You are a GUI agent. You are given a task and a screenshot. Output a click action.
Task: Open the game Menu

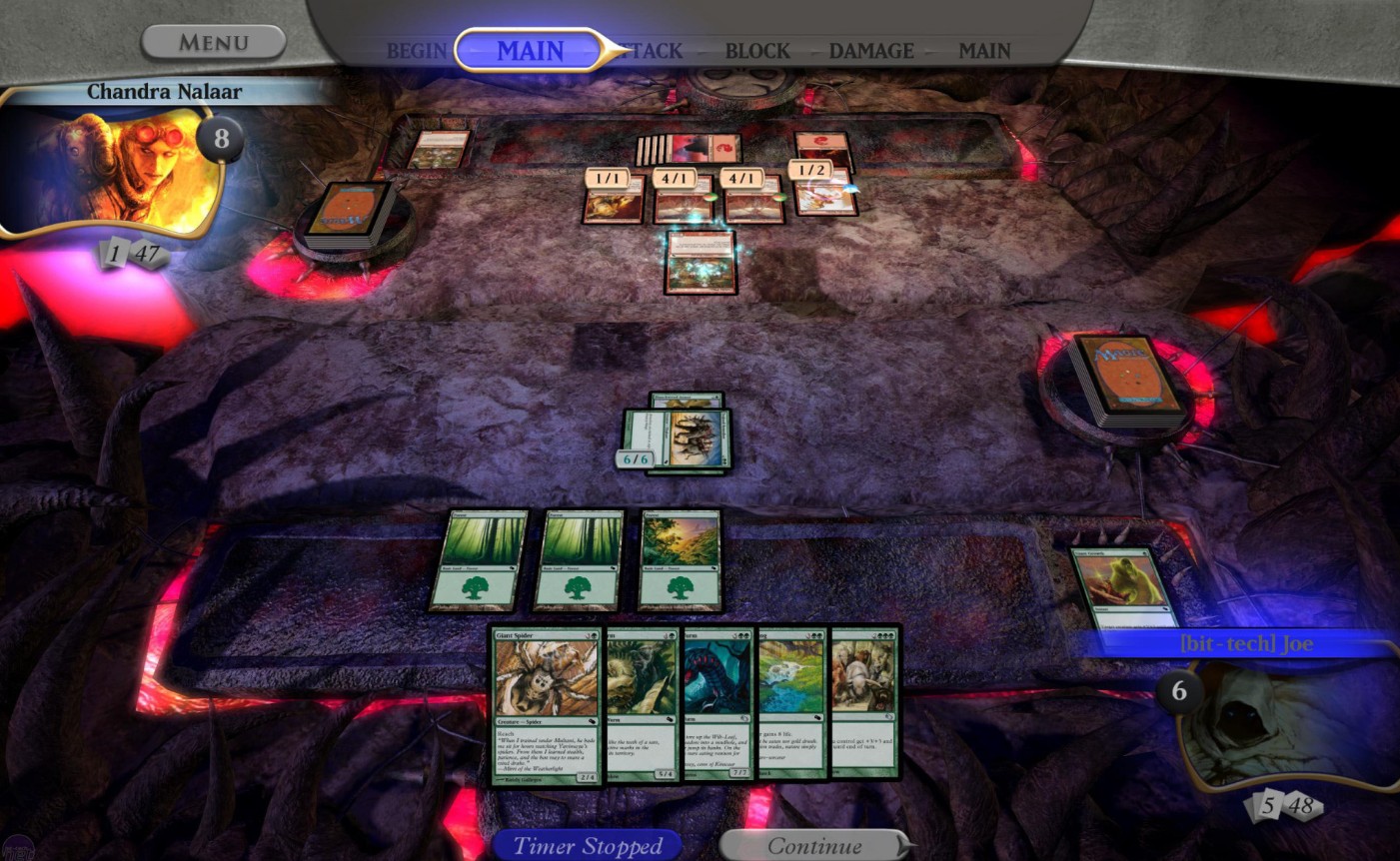click(x=213, y=42)
